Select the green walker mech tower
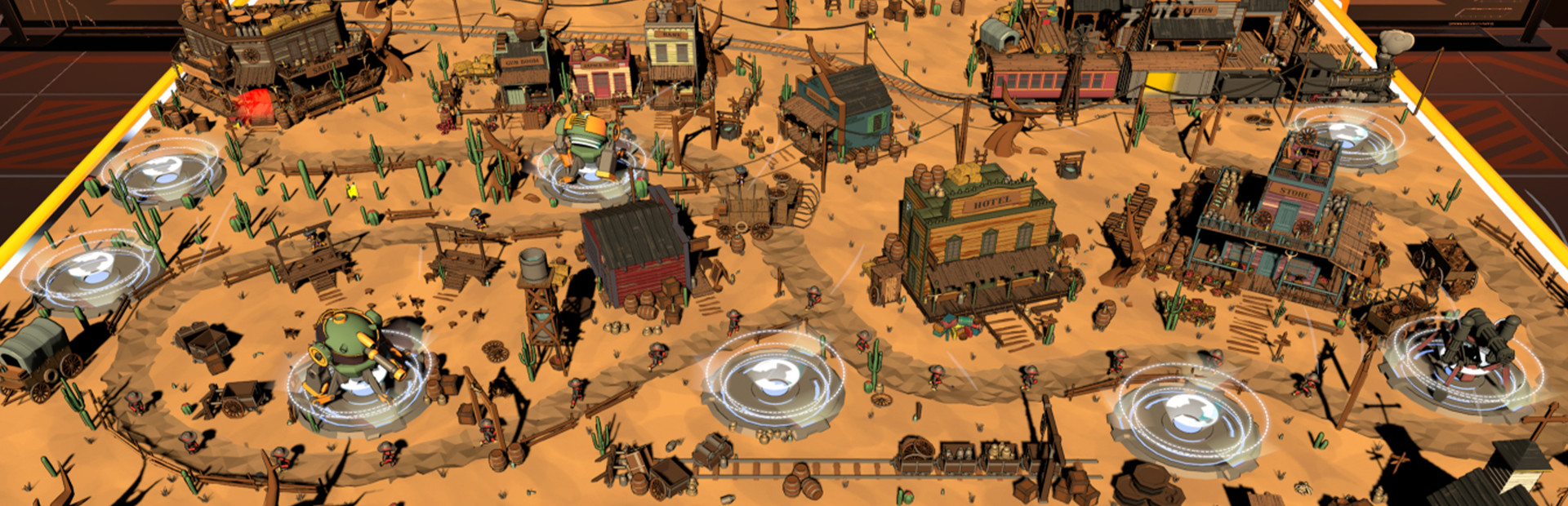 click(x=585, y=149)
